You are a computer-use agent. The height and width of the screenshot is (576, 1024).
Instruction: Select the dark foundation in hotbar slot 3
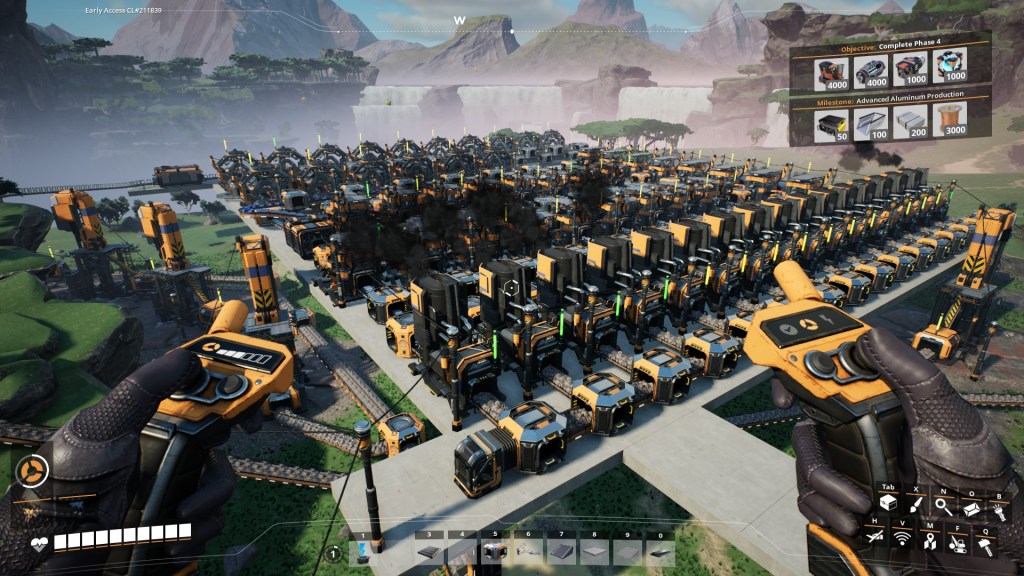coord(428,550)
